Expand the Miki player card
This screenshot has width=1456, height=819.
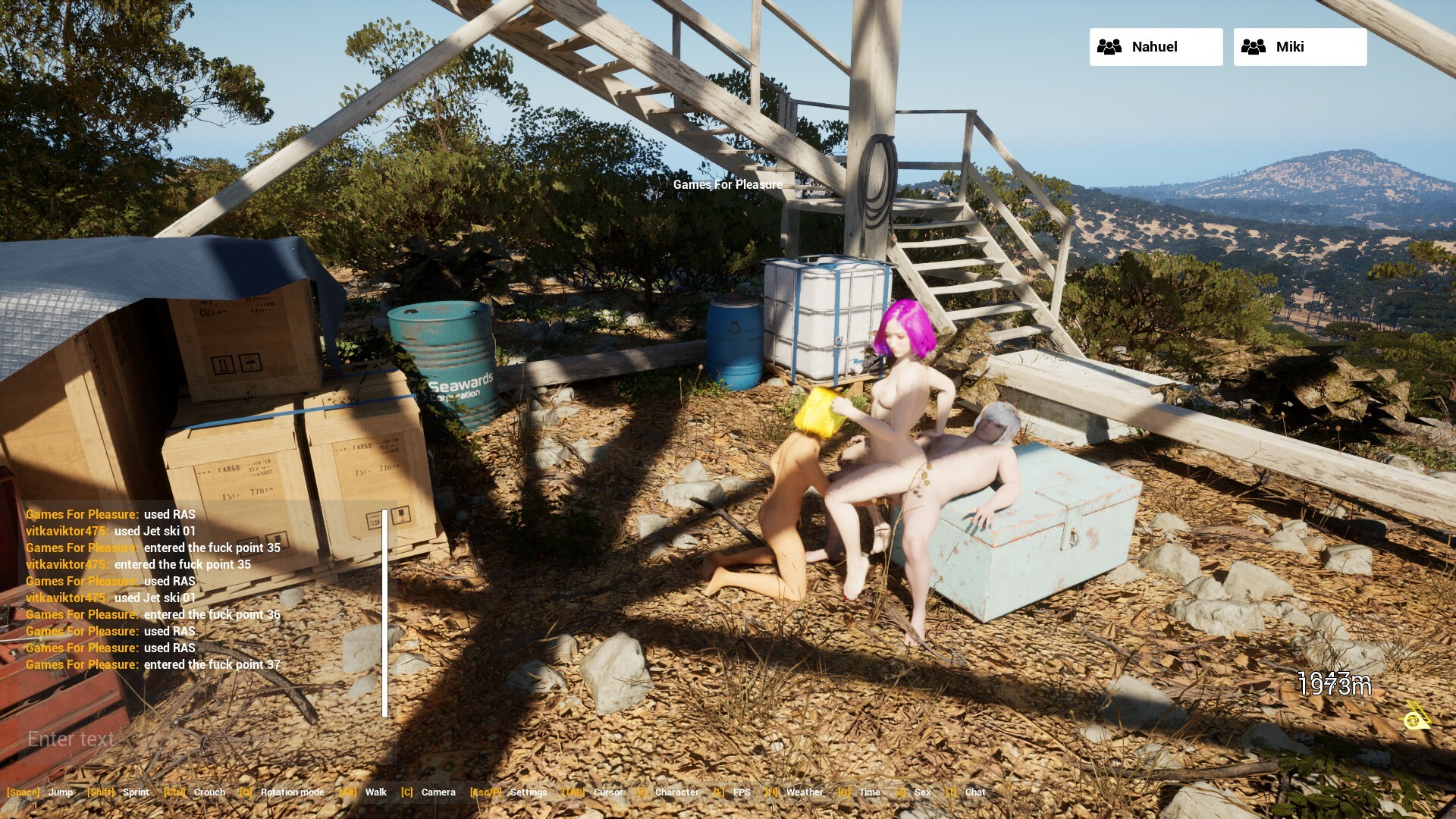pyautogui.click(x=1299, y=46)
